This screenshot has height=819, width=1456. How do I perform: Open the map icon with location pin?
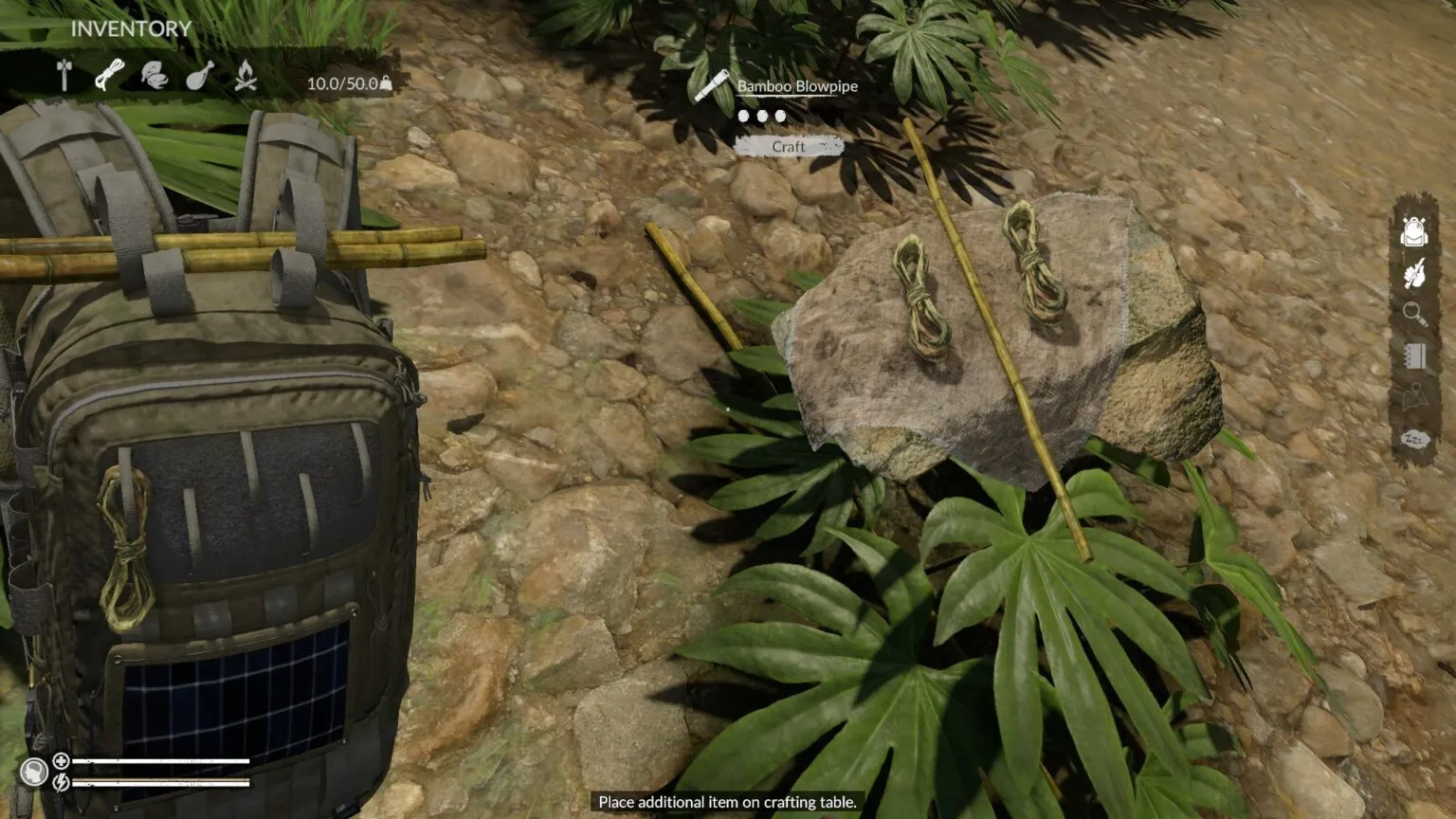pos(1413,397)
